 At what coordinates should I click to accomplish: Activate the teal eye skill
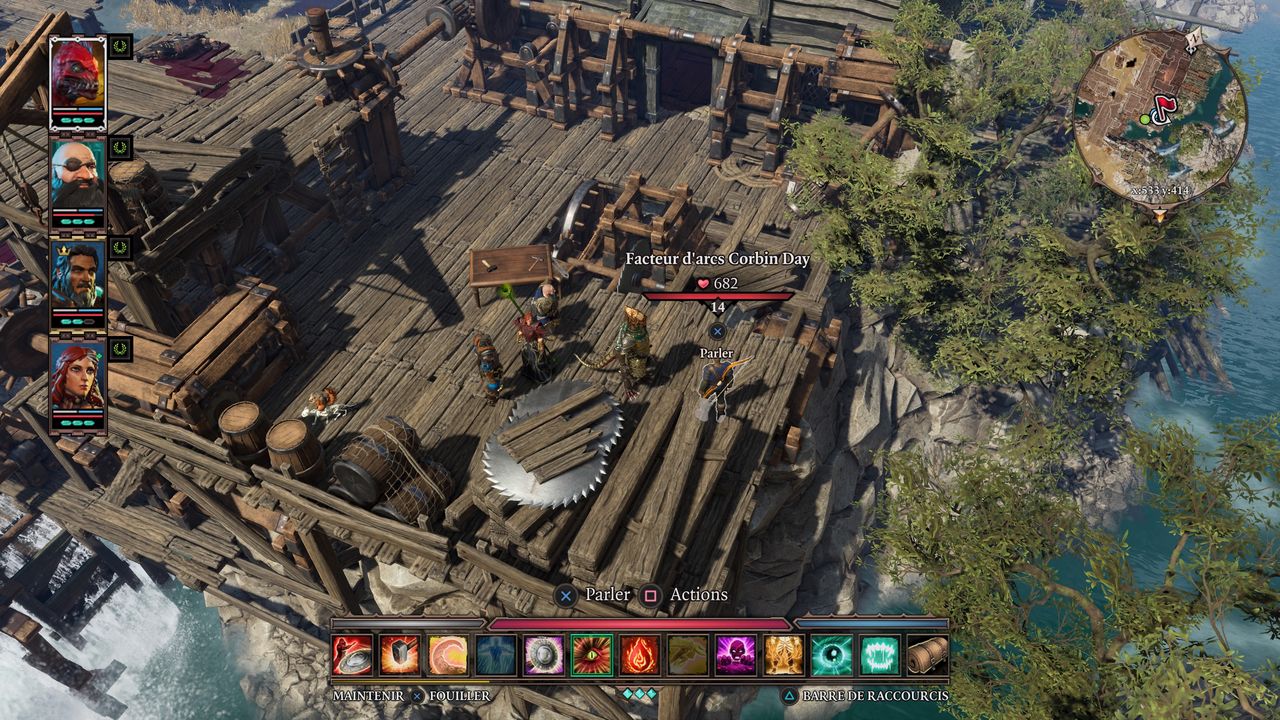(x=832, y=655)
